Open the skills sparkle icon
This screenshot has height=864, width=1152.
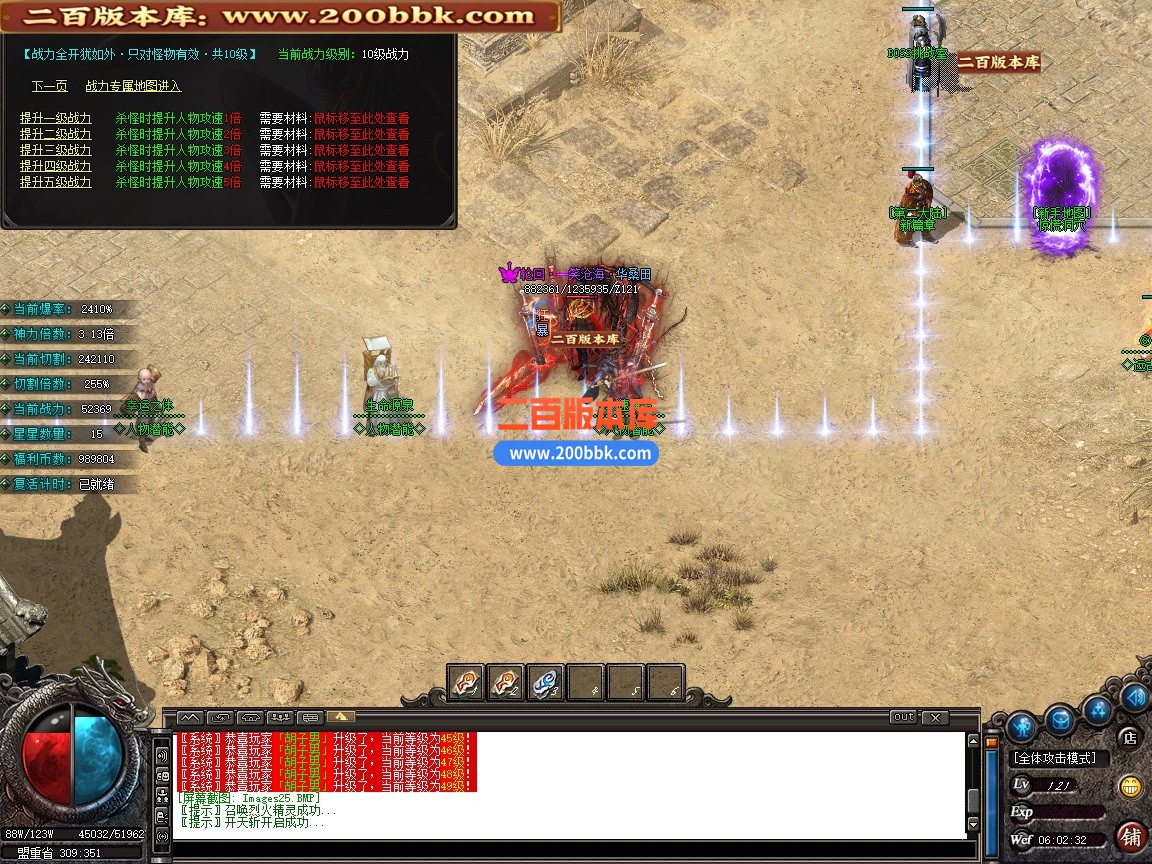(x=1099, y=709)
